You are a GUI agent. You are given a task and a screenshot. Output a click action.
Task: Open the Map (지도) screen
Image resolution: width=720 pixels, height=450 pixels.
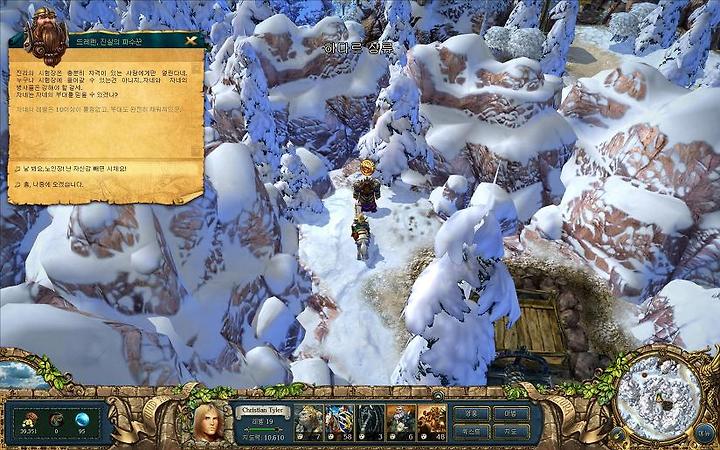[x=510, y=430]
